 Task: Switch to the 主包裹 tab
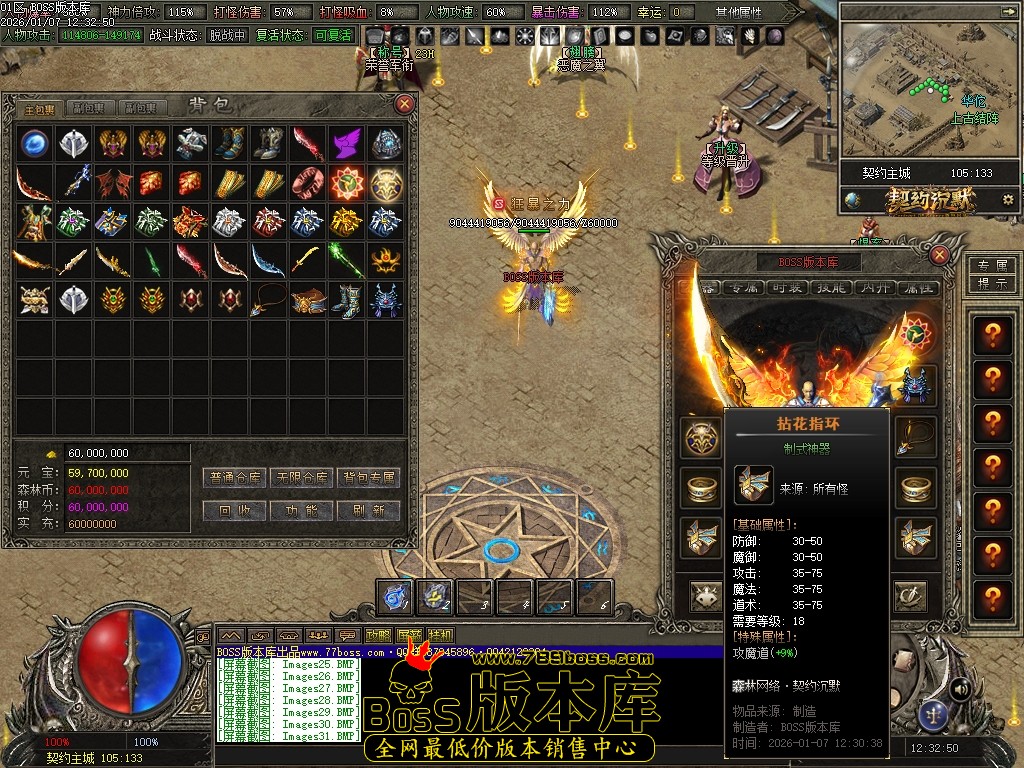point(40,108)
